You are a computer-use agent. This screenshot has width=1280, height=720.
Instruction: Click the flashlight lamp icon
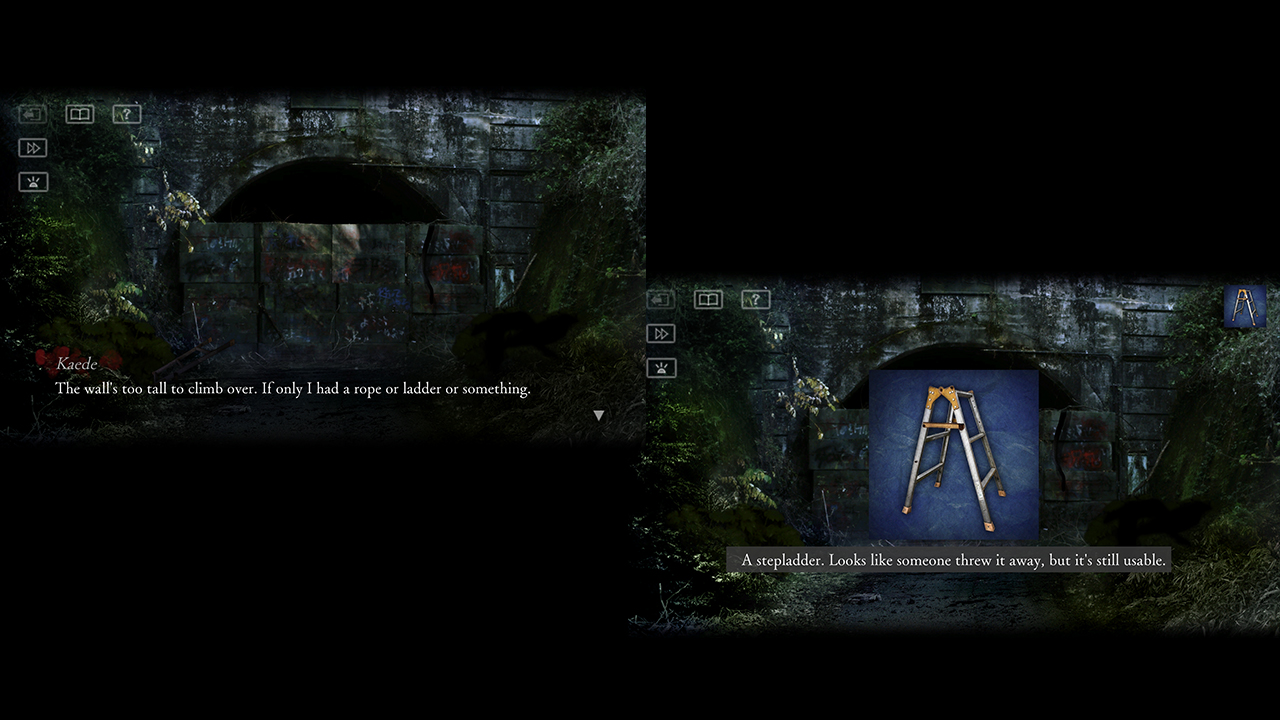pyautogui.click(x=32, y=181)
